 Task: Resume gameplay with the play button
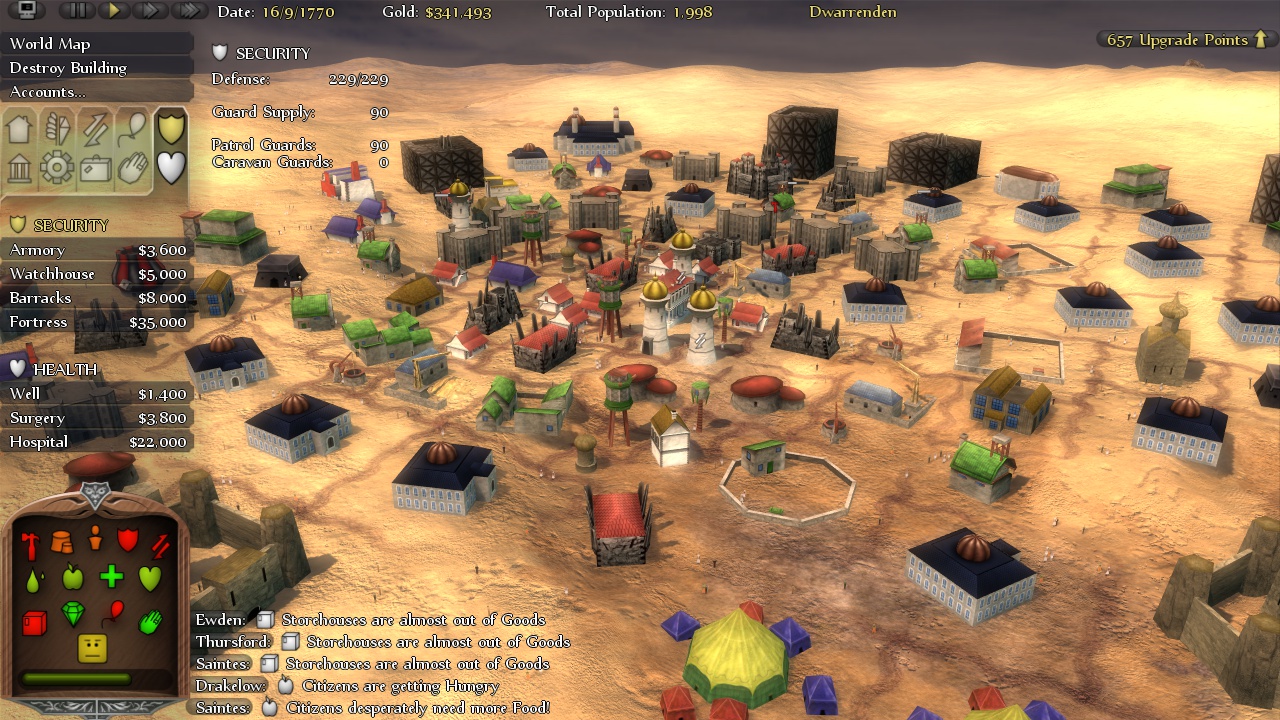tap(112, 9)
